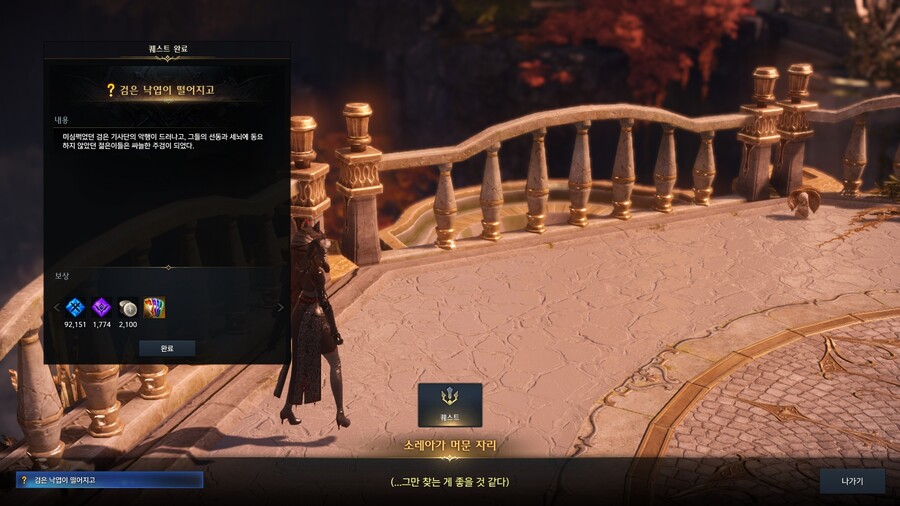Choose the 검은 낙엽이 떨어지고 quest row
This screenshot has width=900, height=506.
109,480
